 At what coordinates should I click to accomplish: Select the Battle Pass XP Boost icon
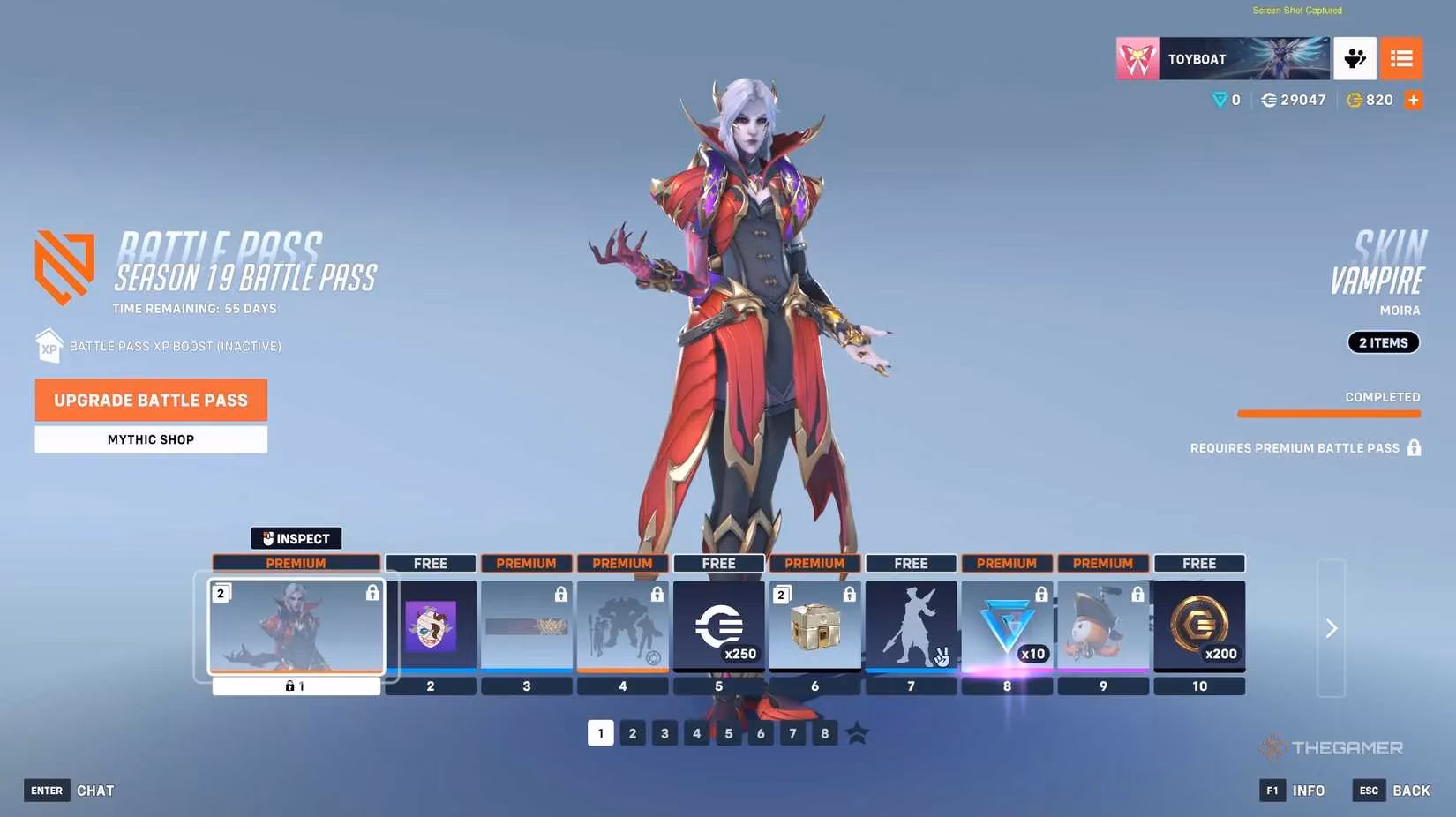click(49, 345)
